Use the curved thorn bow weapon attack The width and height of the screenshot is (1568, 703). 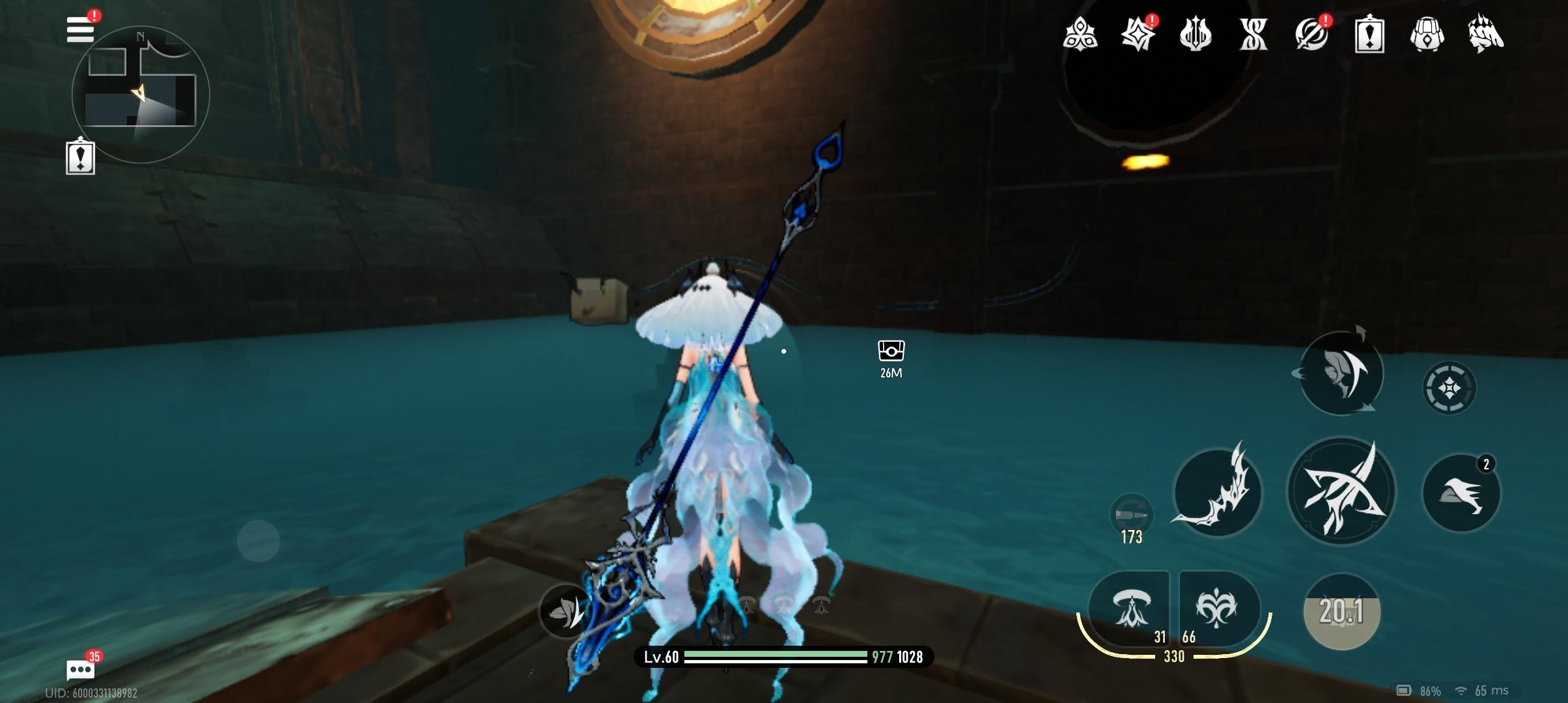point(1216,492)
